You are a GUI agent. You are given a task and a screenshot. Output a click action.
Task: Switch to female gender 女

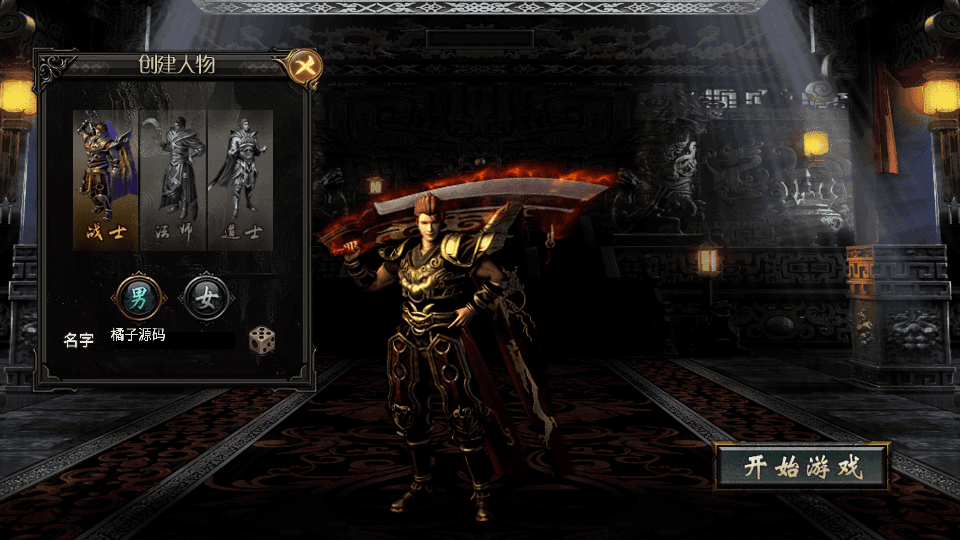[x=207, y=296]
